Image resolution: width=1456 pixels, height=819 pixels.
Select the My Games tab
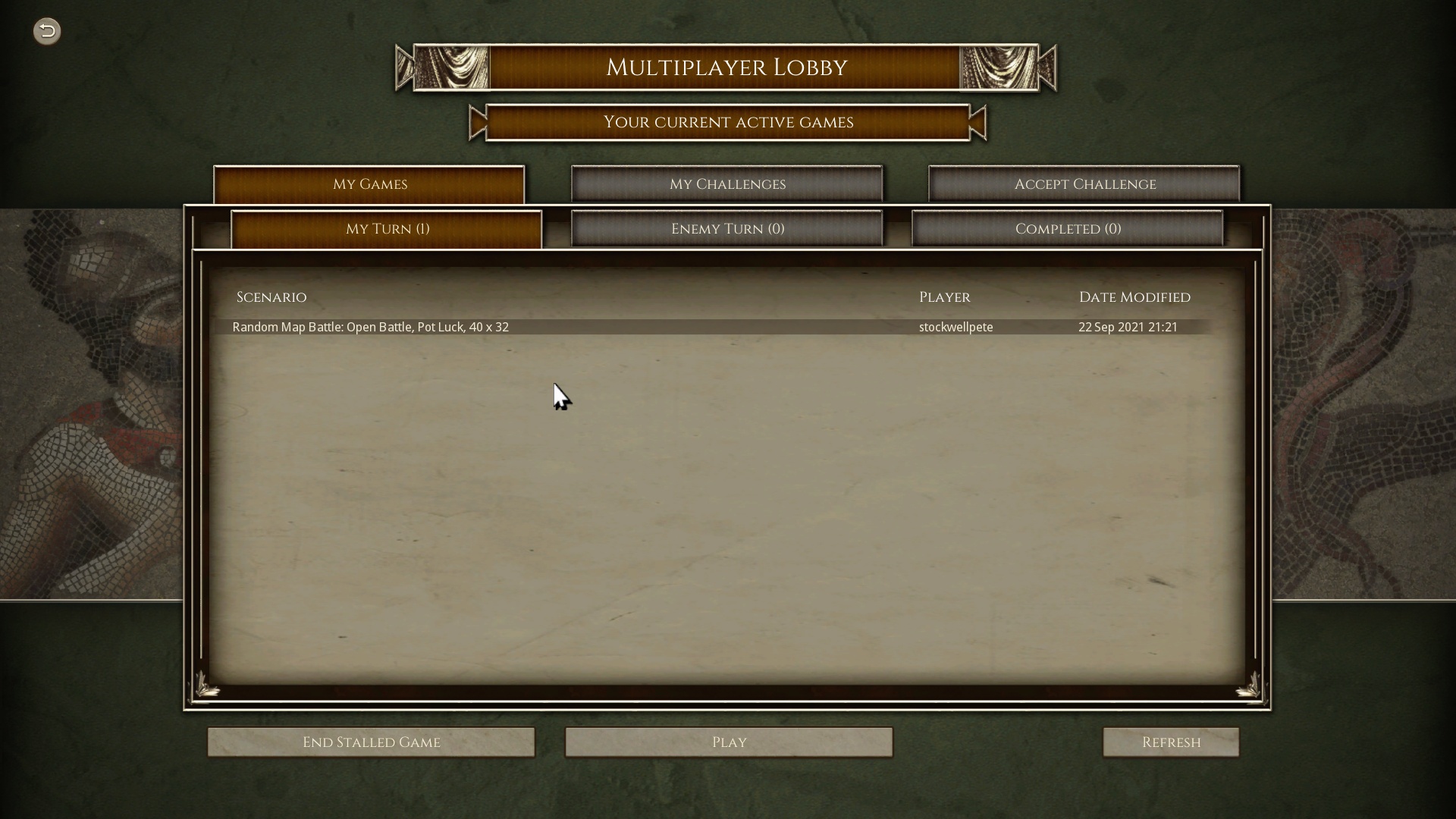pos(369,184)
